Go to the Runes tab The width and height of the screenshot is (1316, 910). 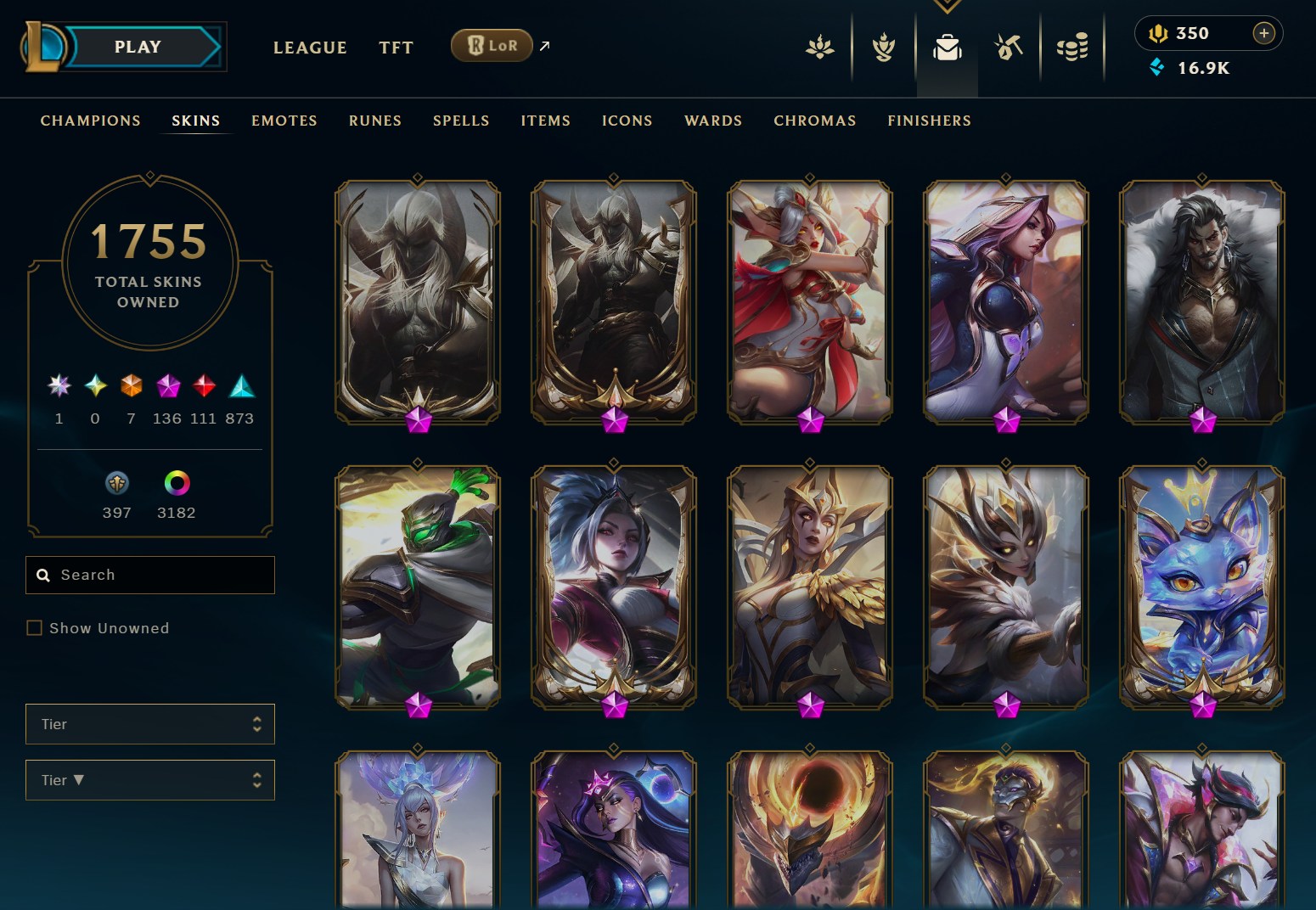pos(375,121)
